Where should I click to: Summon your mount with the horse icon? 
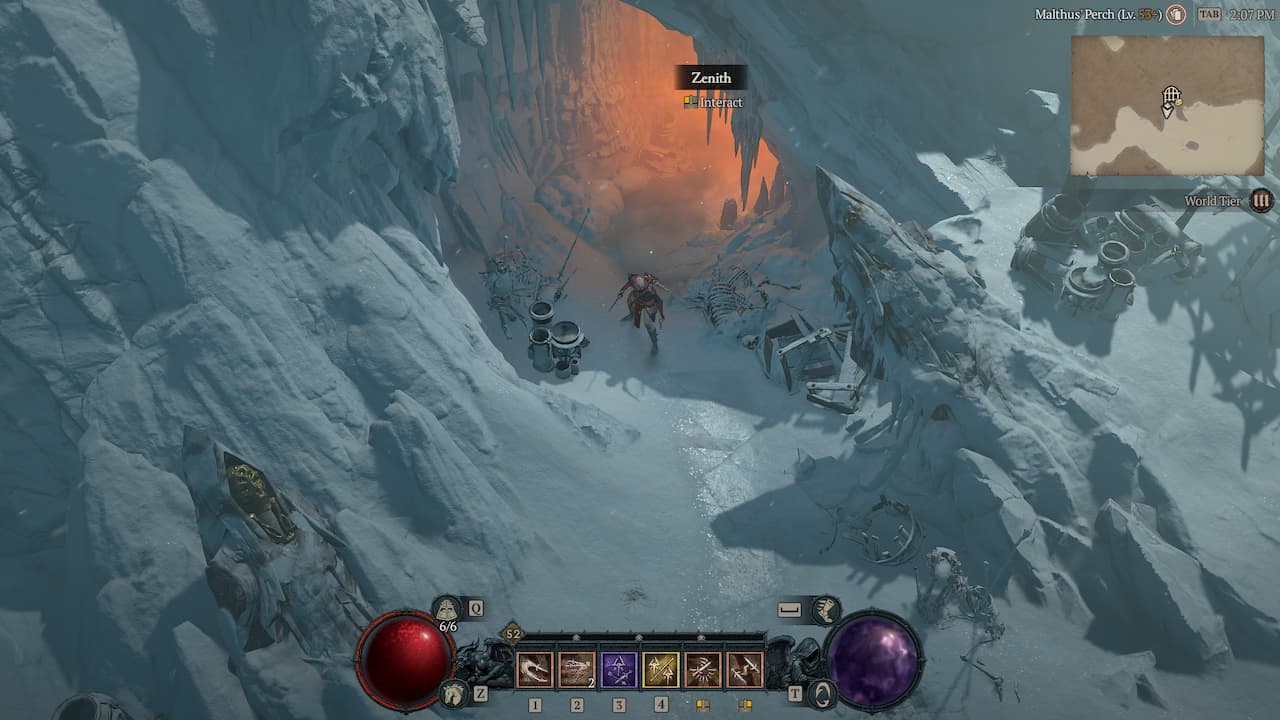[454, 691]
